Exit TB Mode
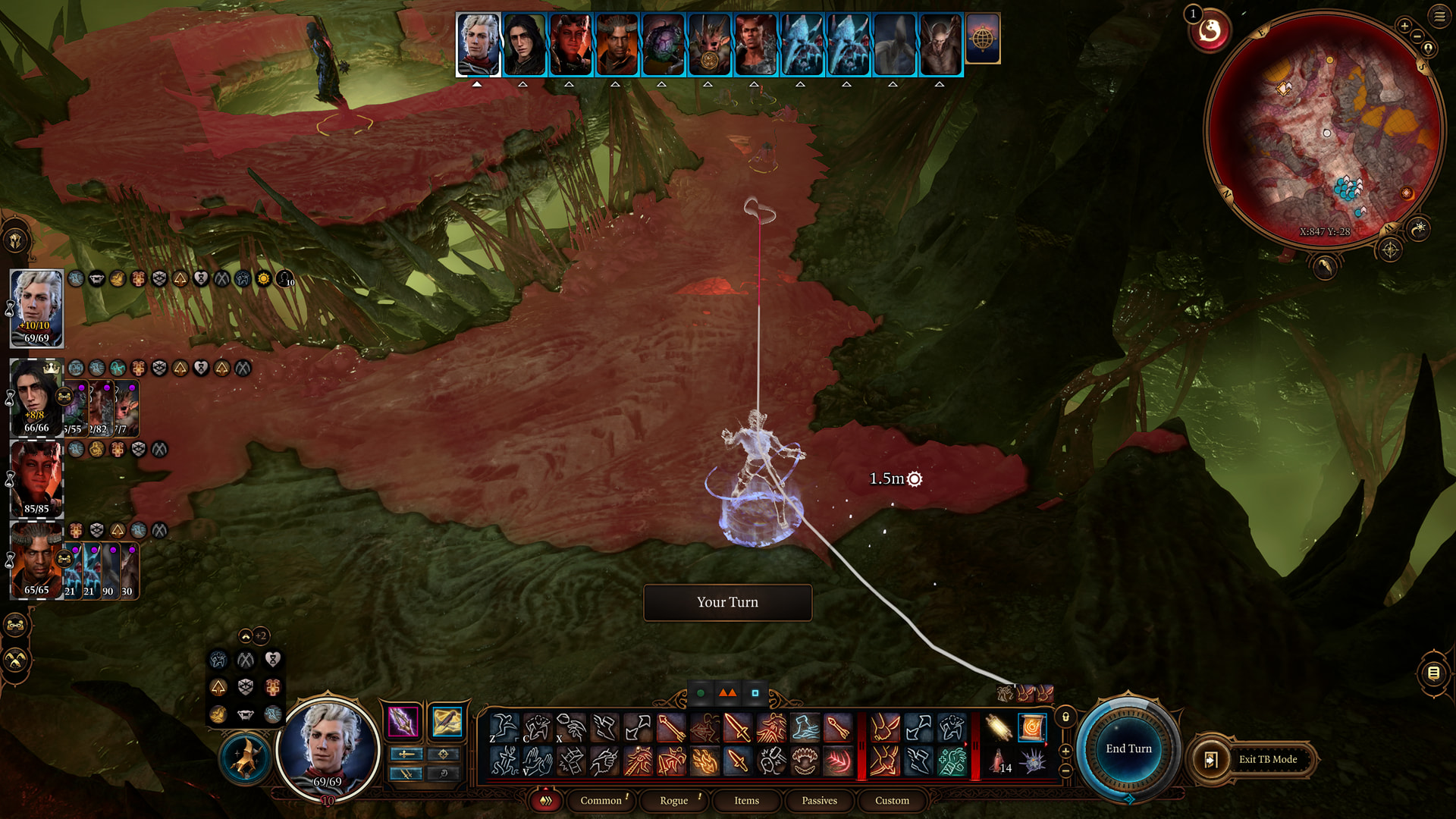1456x819 pixels. (1267, 759)
